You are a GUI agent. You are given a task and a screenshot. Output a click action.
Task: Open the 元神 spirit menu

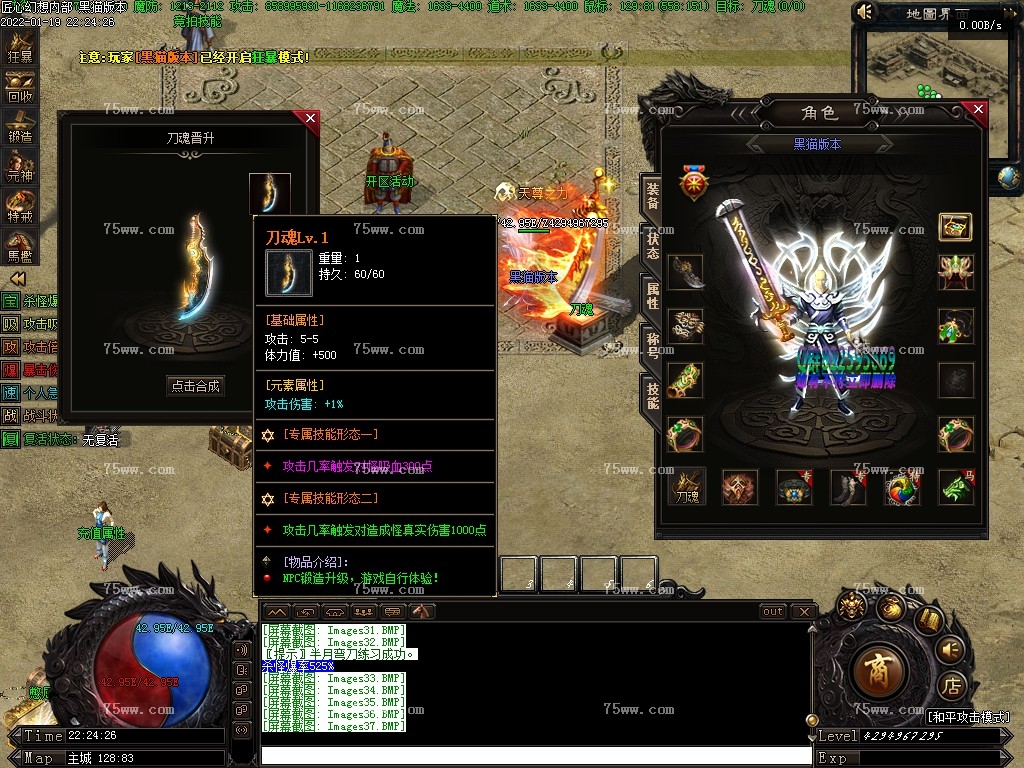20,166
